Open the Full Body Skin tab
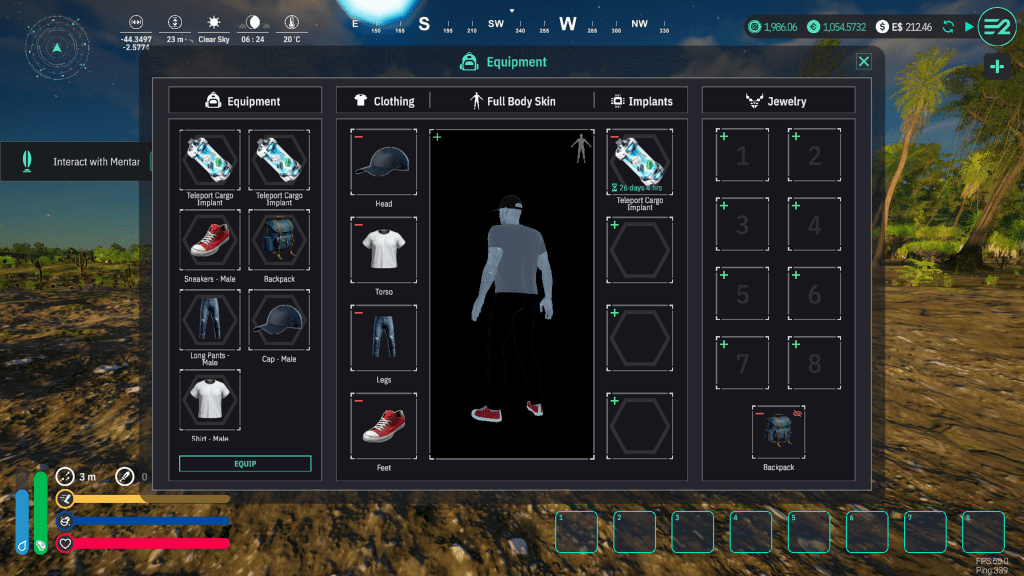This screenshot has height=576, width=1024. [512, 101]
